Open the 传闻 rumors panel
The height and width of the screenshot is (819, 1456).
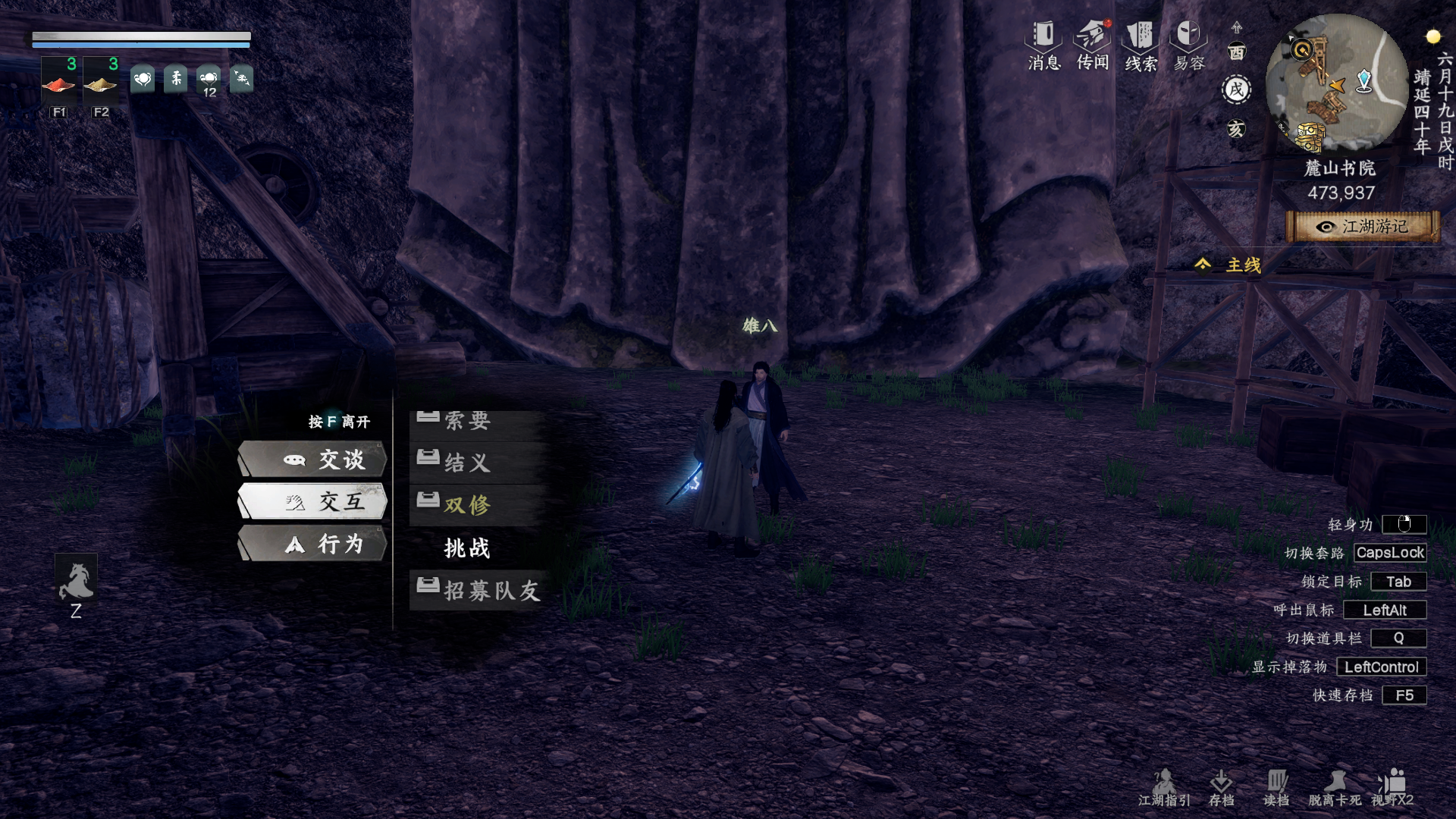tap(1093, 45)
